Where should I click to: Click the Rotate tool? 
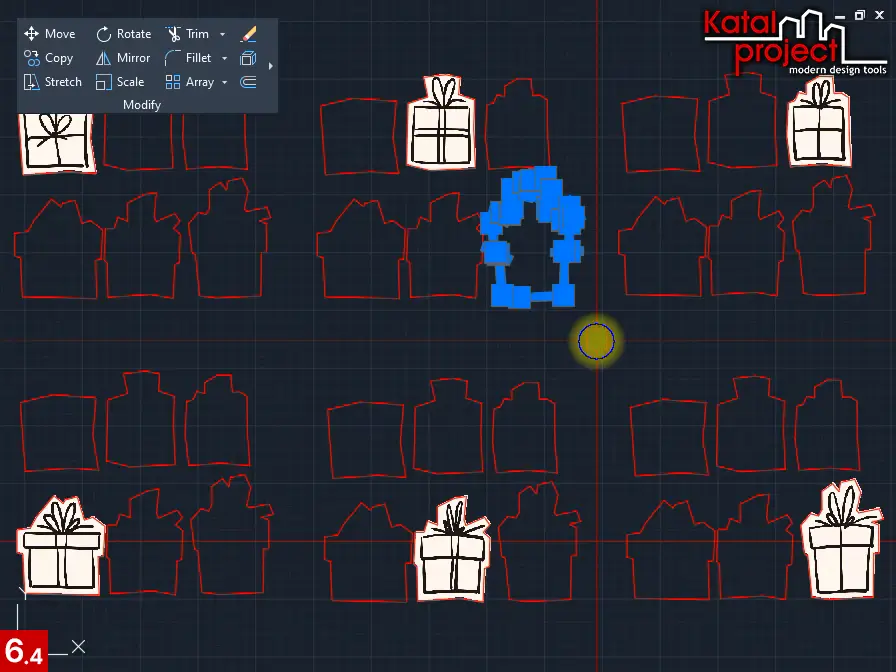(123, 34)
